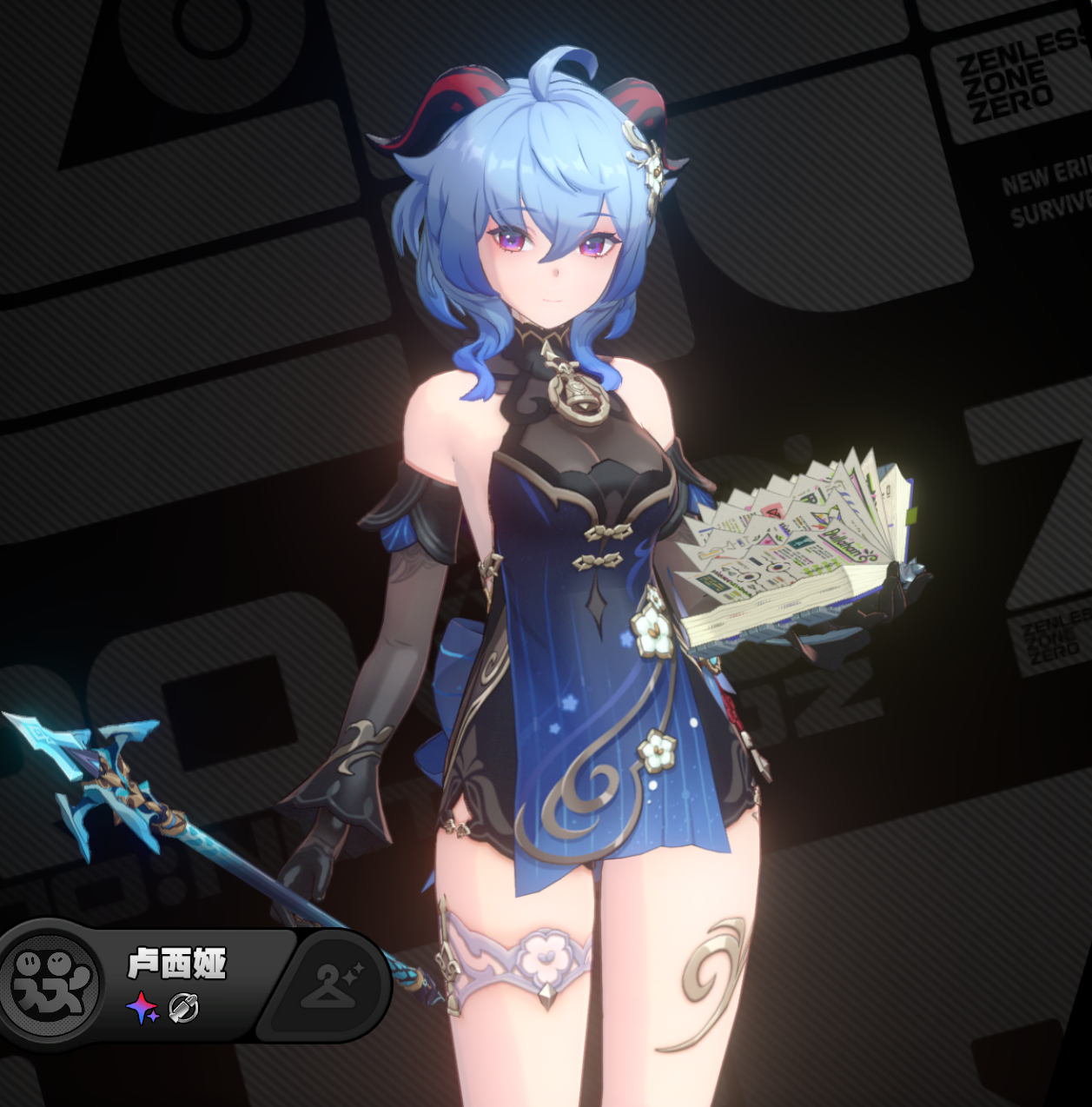Select the red-blue star attribute icon

coord(142,1009)
